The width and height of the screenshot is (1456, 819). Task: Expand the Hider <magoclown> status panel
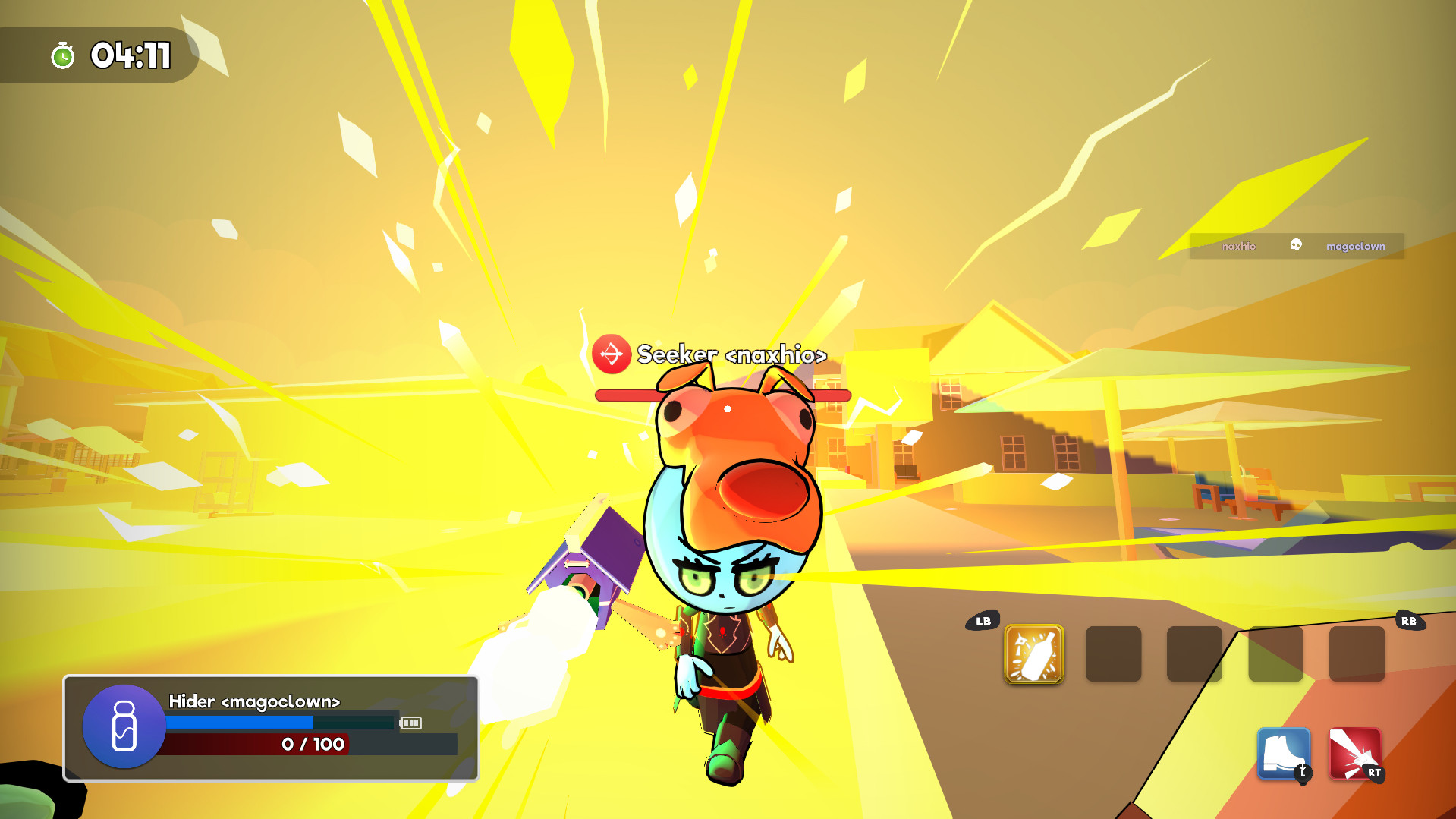point(269,726)
